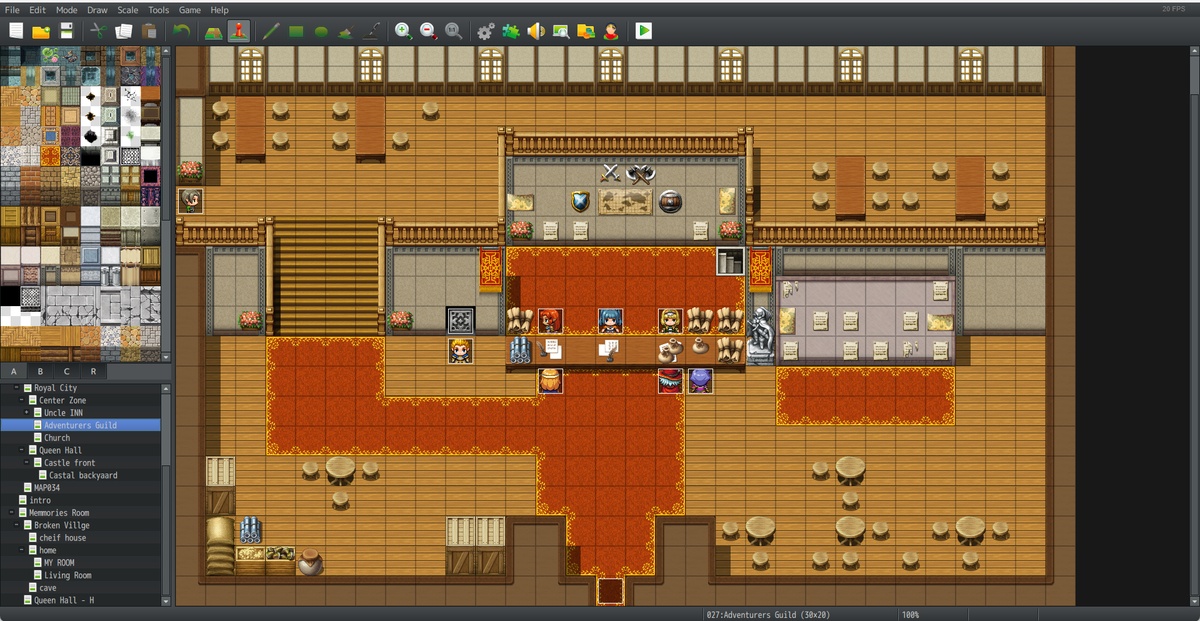Select the pencil drawing tool

[x=271, y=31]
